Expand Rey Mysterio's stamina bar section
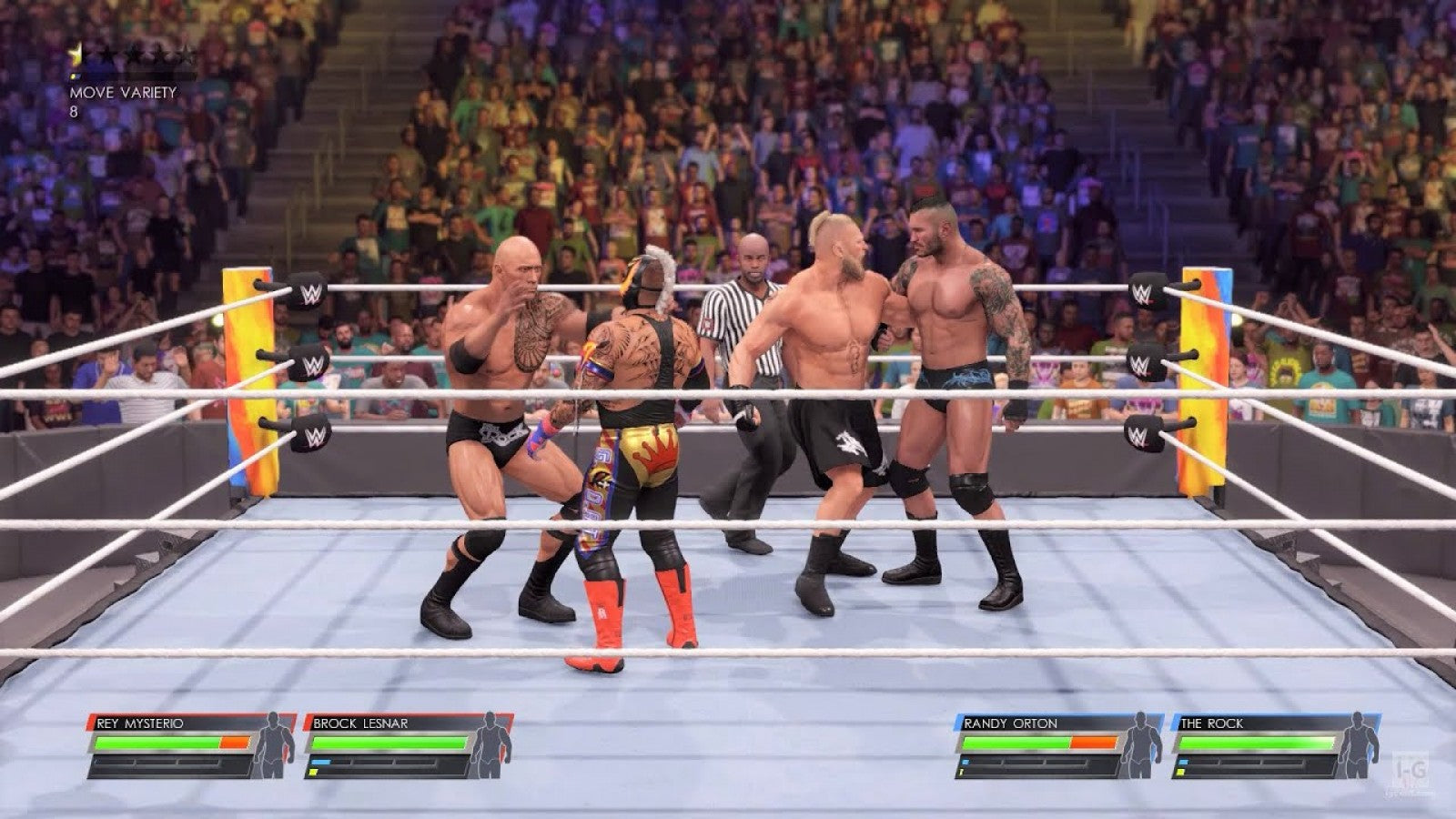Viewport: 1456px width, 819px height. (x=158, y=763)
